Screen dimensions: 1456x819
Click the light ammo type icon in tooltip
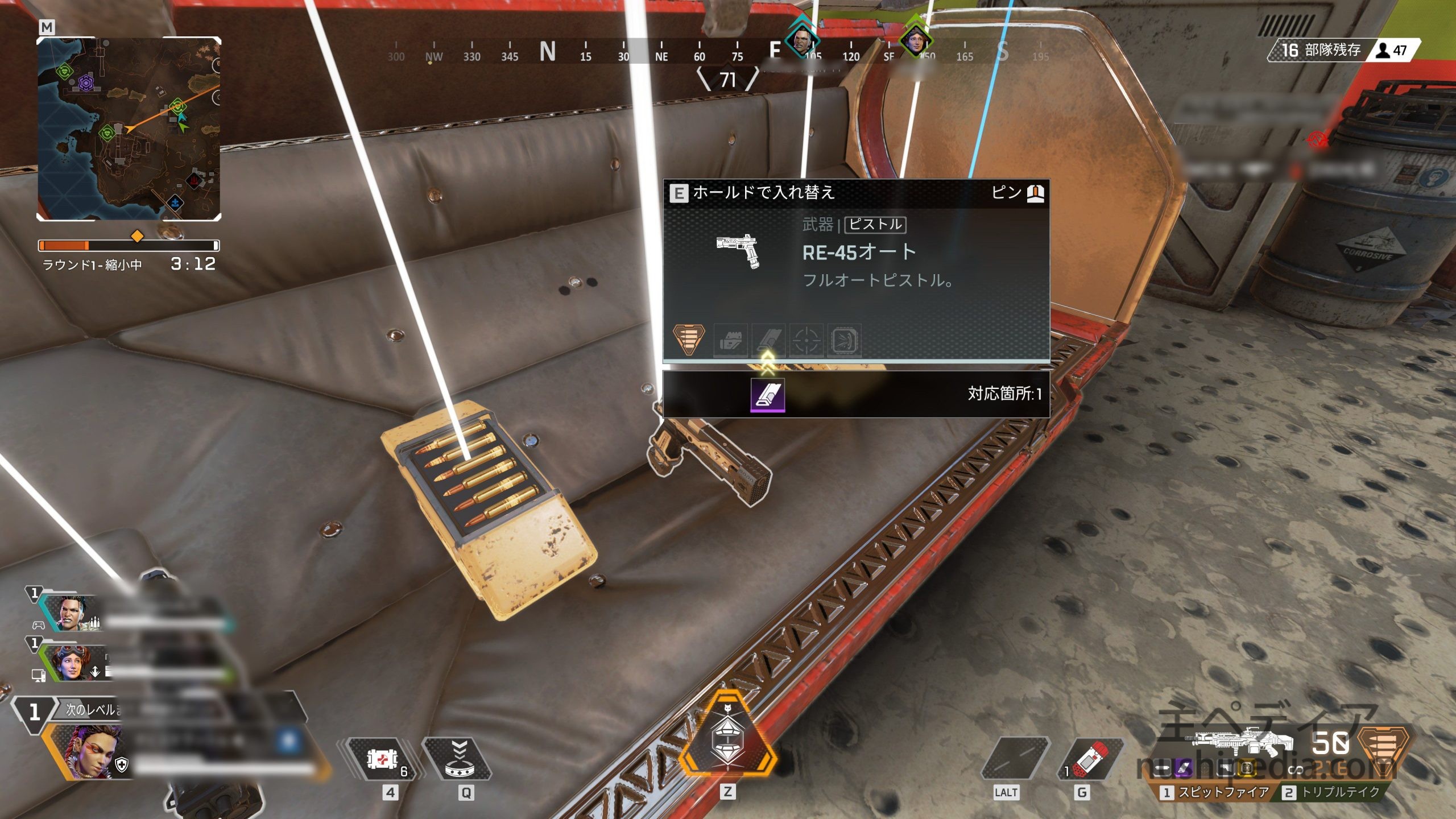click(x=689, y=339)
